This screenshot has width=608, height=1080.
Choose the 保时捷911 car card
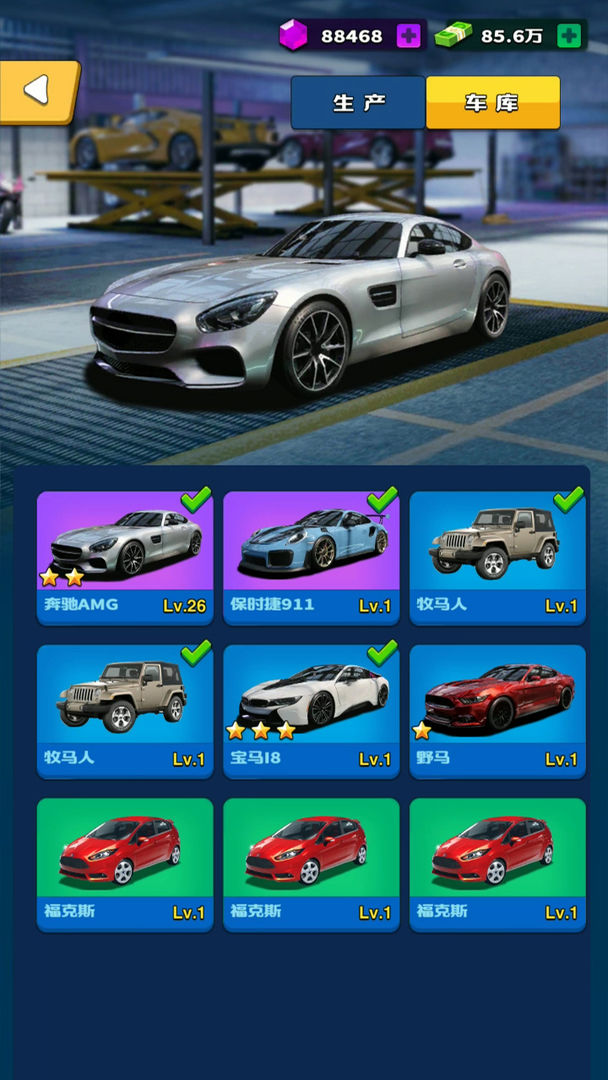coord(311,557)
